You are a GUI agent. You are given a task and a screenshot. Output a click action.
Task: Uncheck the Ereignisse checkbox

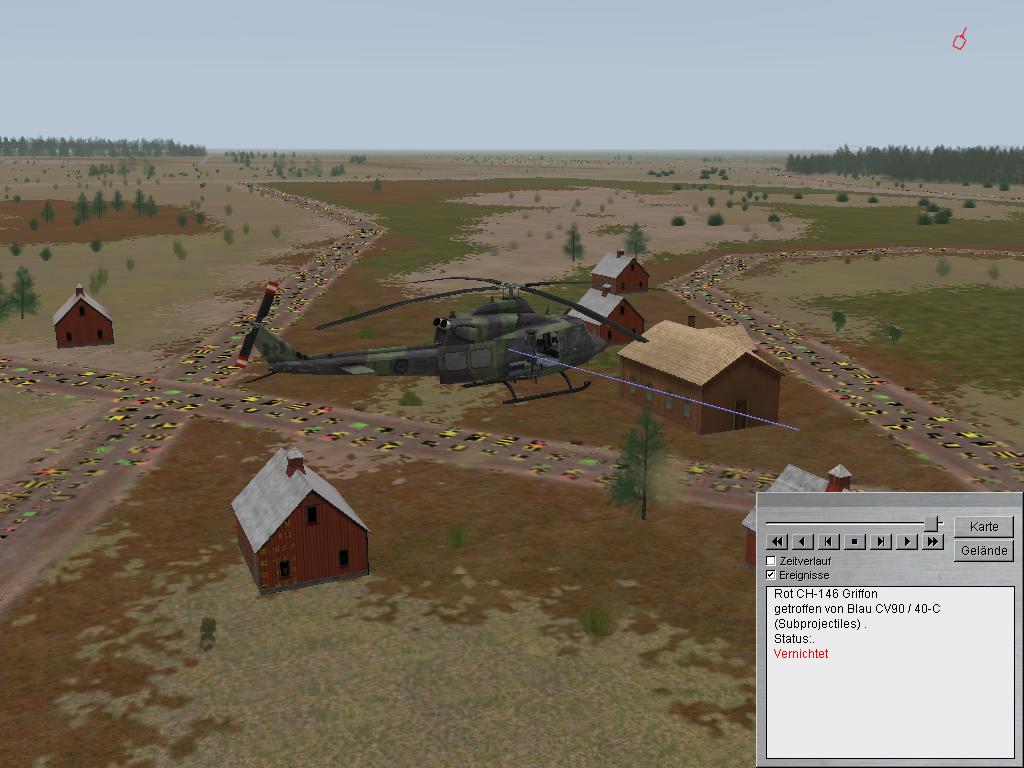click(771, 575)
